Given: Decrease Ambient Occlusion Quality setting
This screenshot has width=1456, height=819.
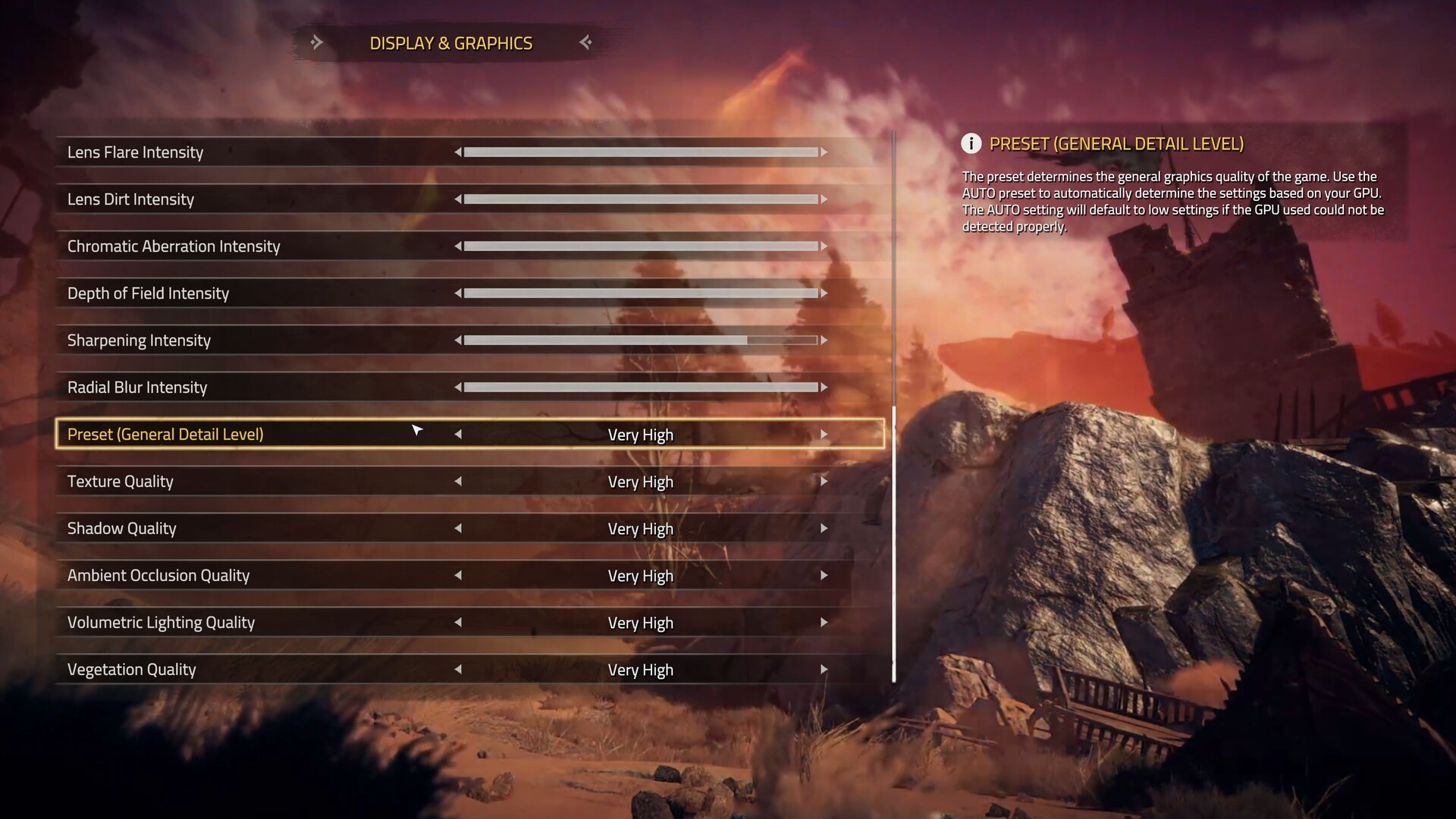Looking at the screenshot, I should 458,576.
